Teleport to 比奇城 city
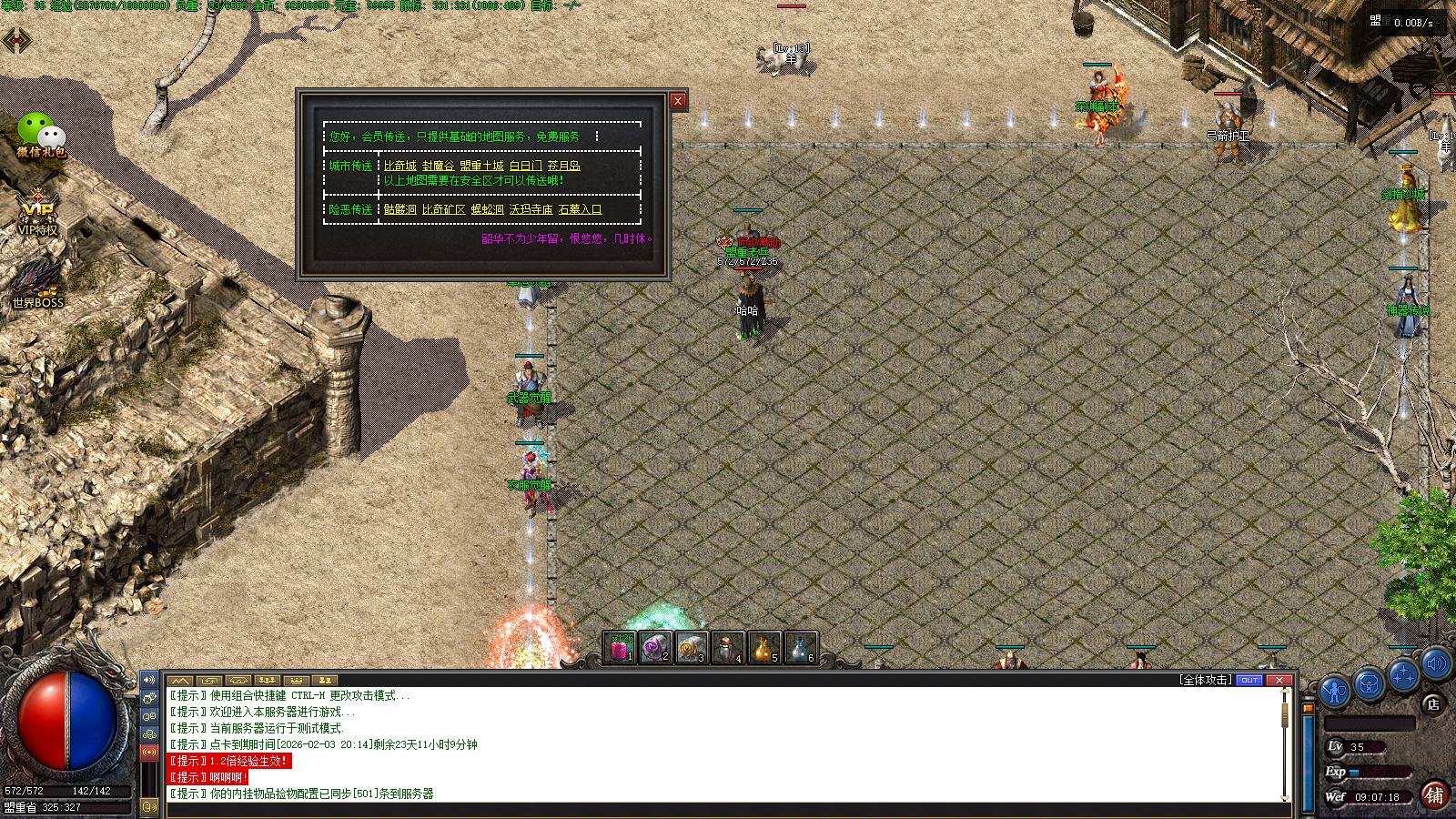 click(x=399, y=166)
